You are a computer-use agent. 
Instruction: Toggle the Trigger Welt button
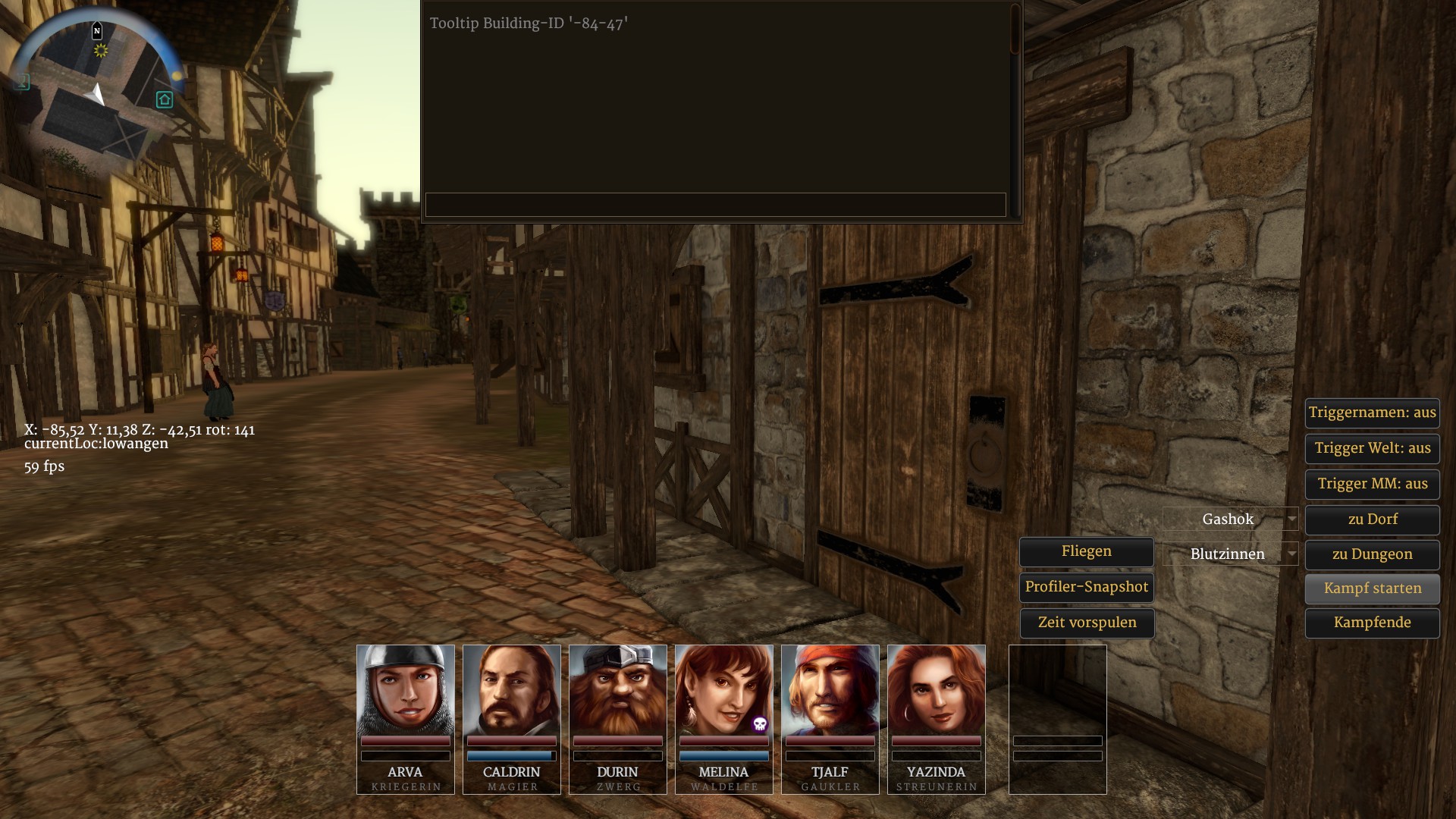(1372, 448)
